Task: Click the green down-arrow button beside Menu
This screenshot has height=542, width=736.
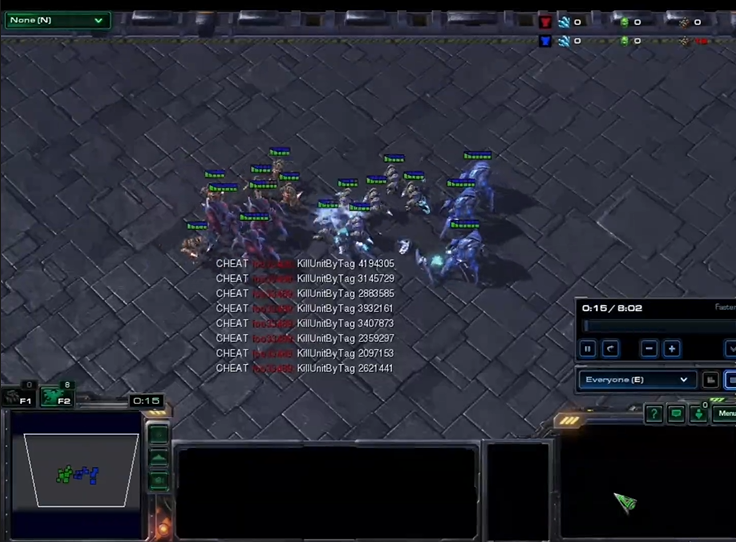Action: click(699, 414)
